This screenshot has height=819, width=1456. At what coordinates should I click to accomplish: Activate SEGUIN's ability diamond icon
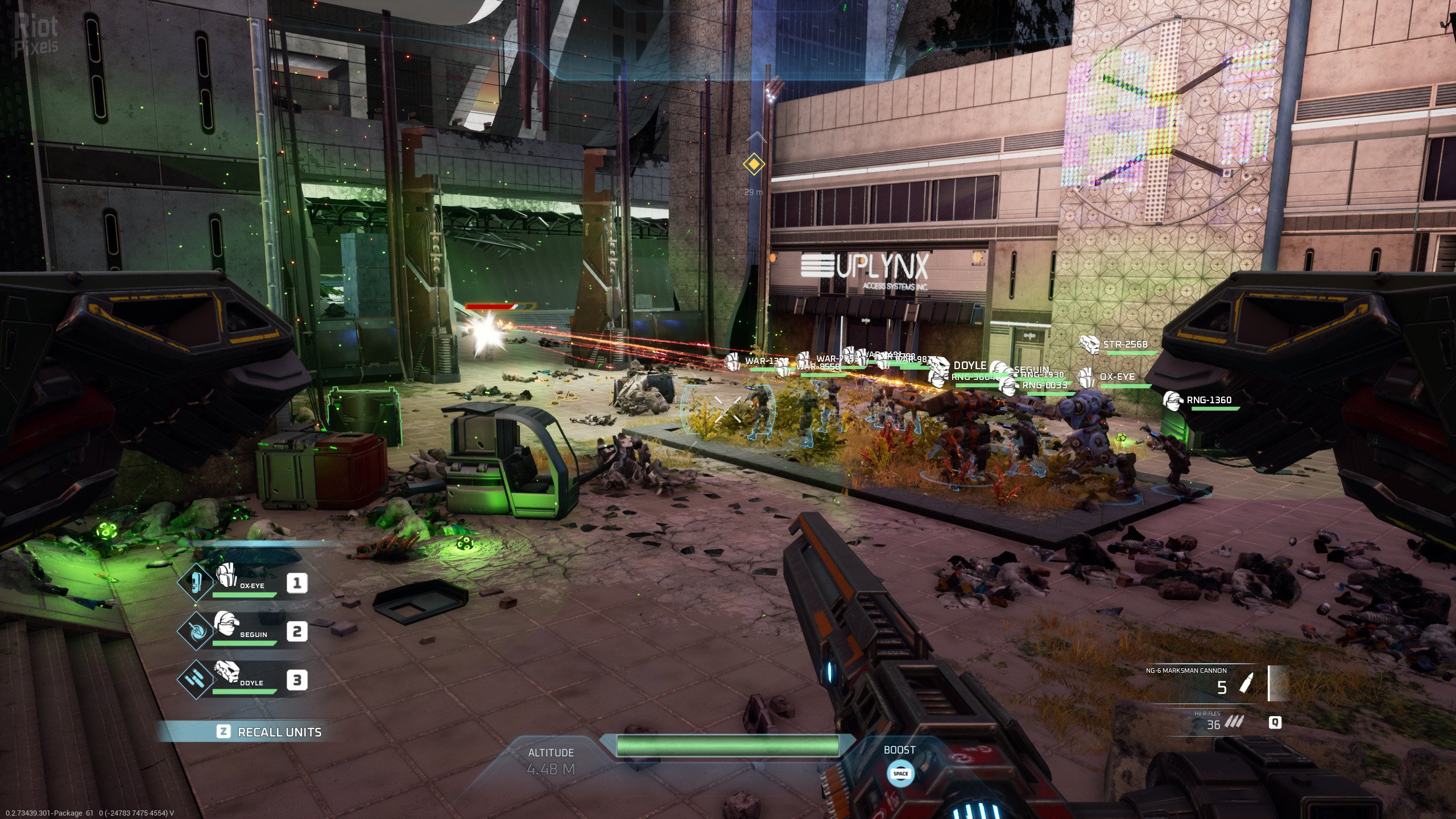(195, 632)
